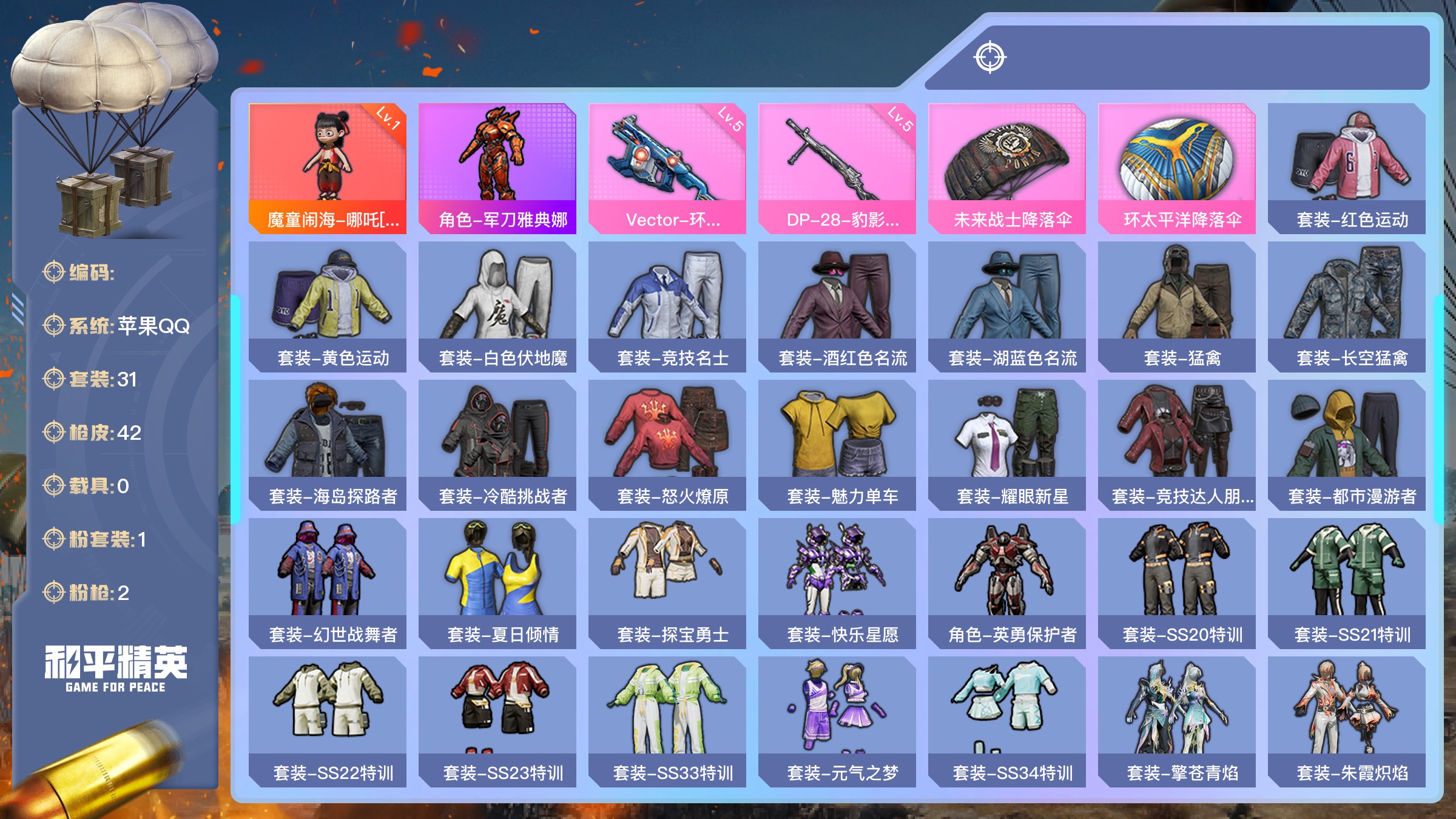Screen dimensions: 1456x819
Task: Select the 环太平洋降落伞 parachute tile
Action: [1177, 168]
